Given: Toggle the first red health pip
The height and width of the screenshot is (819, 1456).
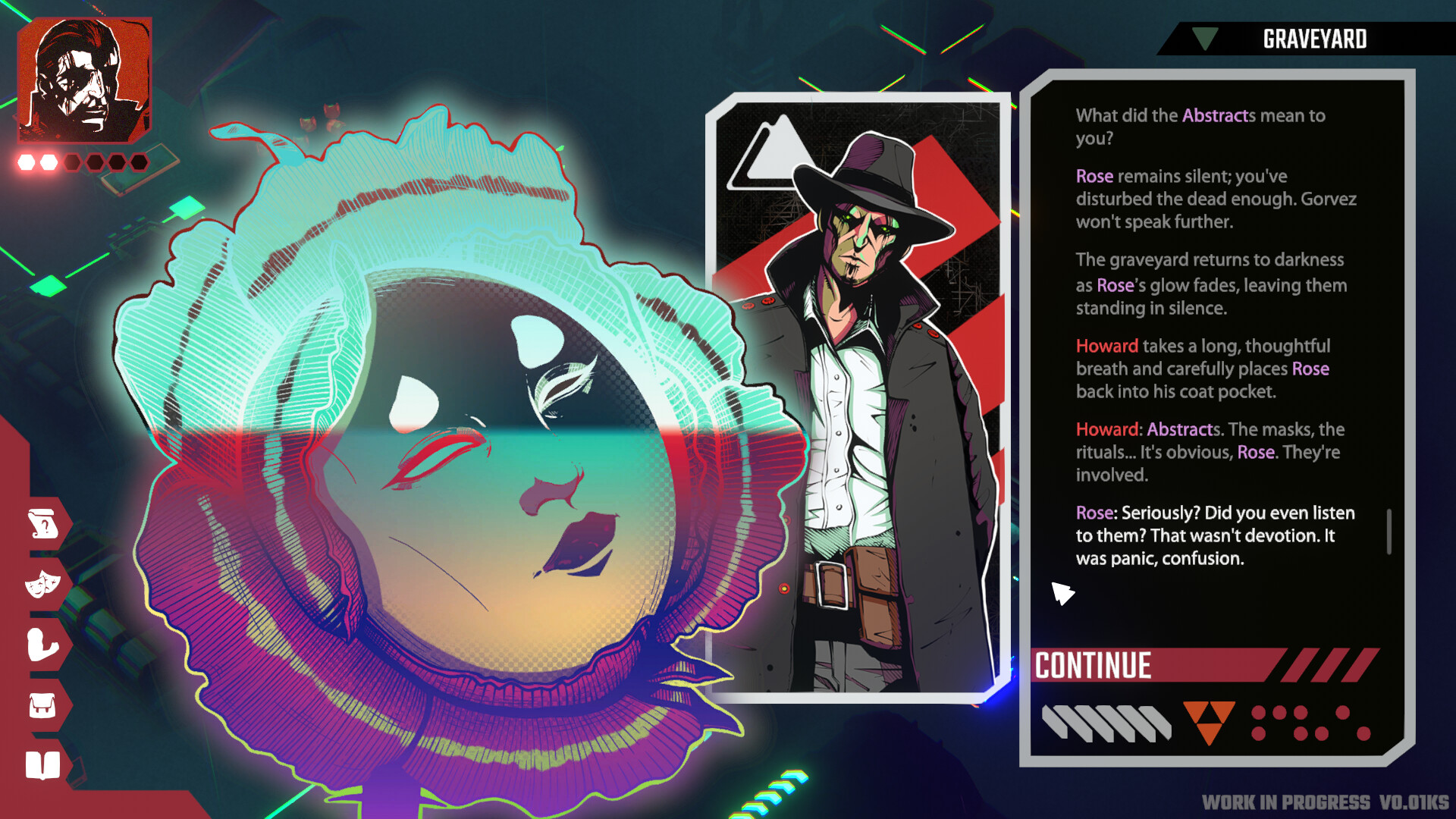Looking at the screenshot, I should coord(26,161).
